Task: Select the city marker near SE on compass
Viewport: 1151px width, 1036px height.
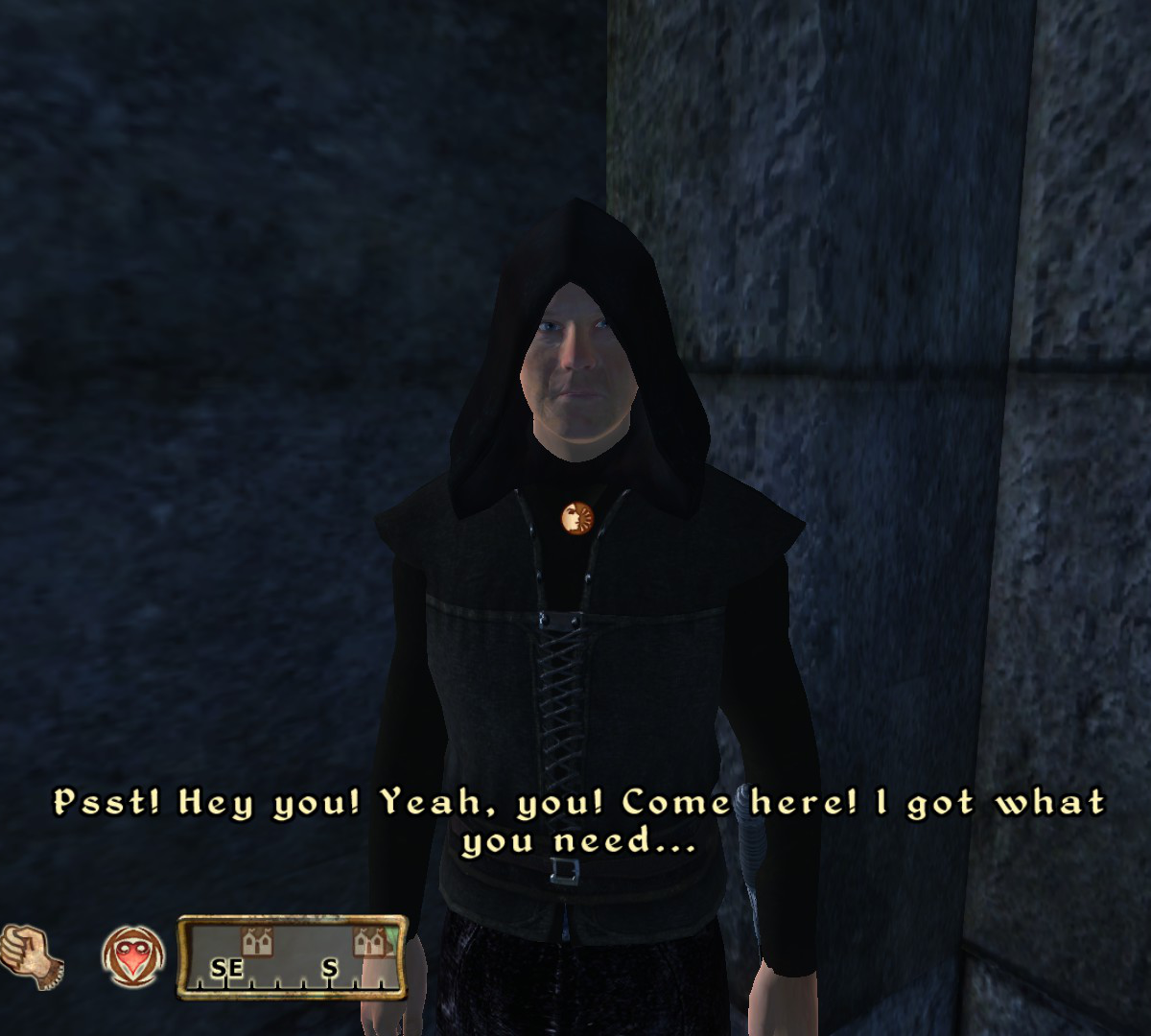Action: click(x=253, y=942)
